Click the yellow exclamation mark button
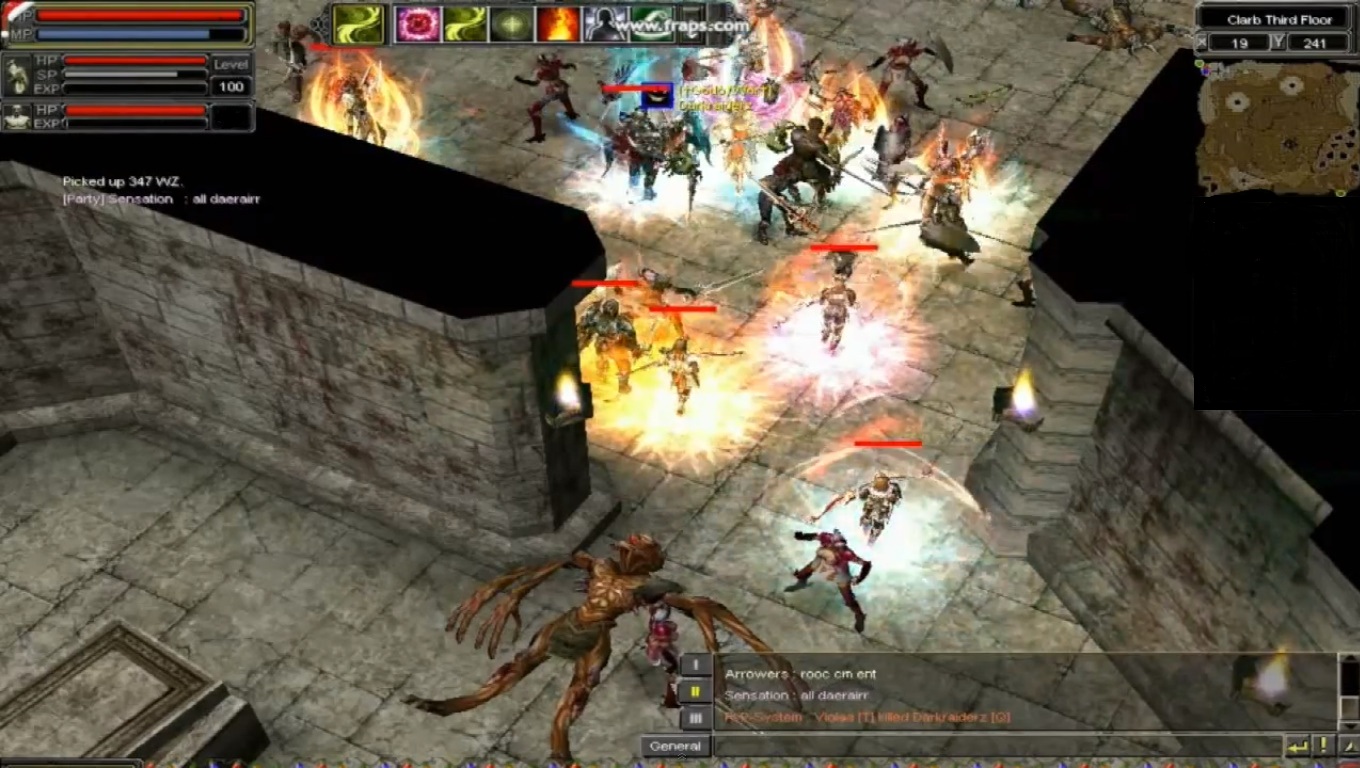1360x768 pixels. pos(1323,746)
